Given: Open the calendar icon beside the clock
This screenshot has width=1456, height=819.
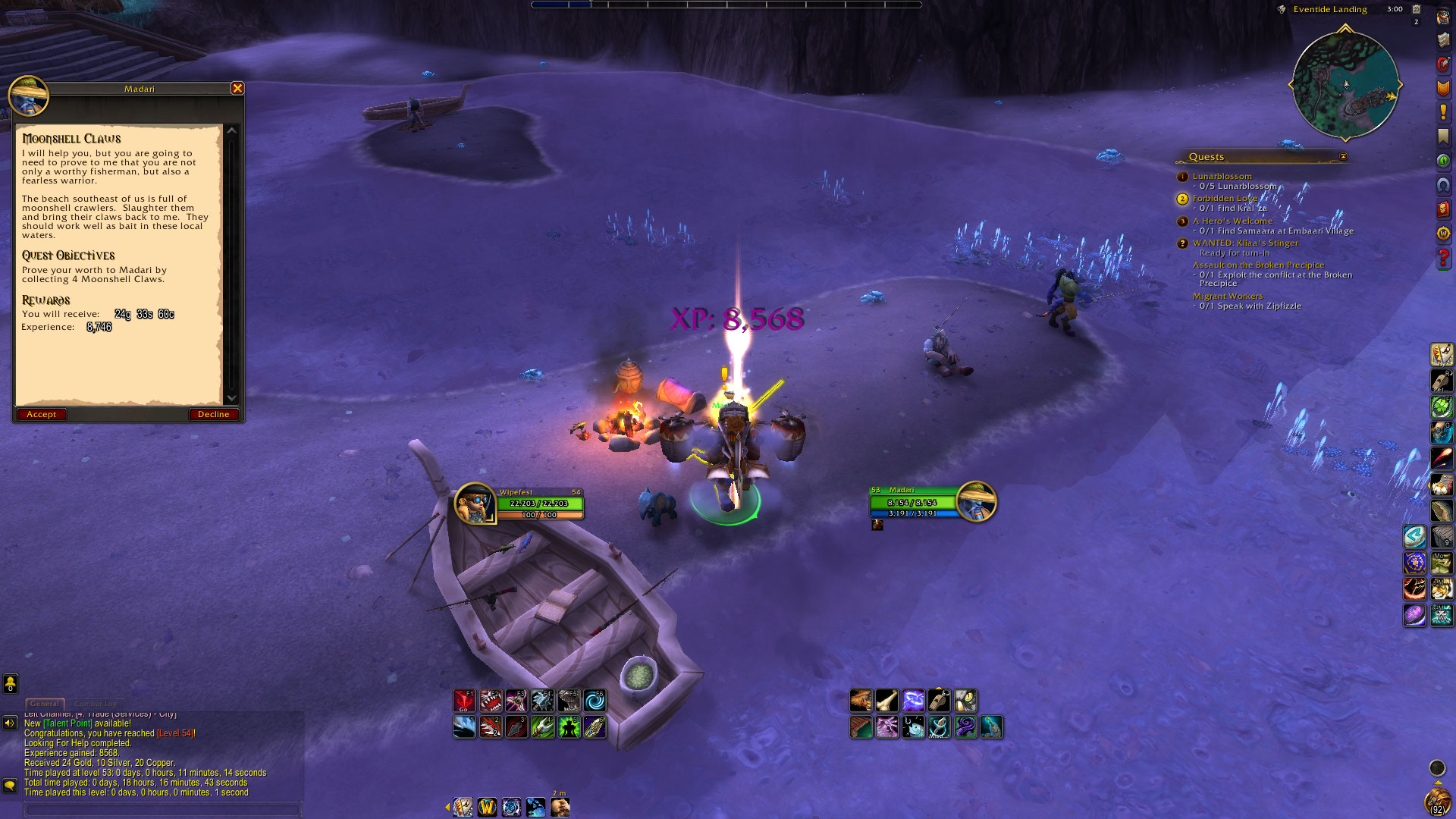Looking at the screenshot, I should click(1416, 9).
